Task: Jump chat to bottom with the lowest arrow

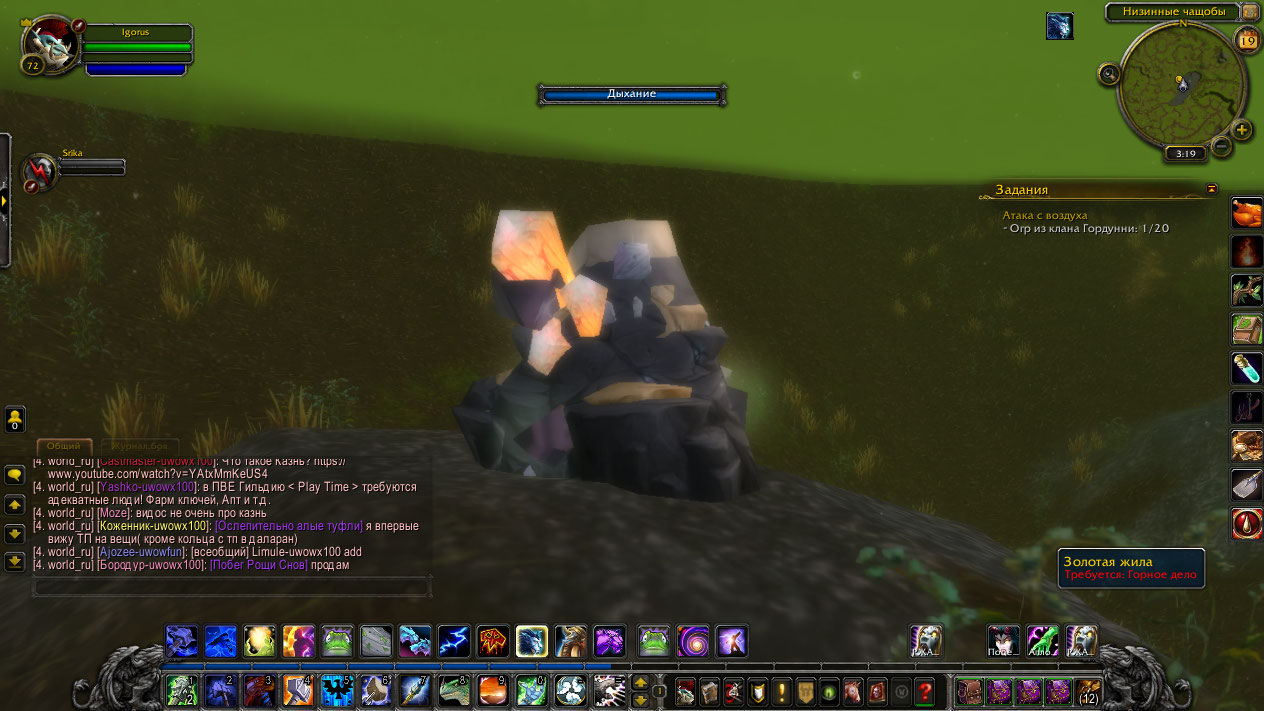Action: point(15,561)
